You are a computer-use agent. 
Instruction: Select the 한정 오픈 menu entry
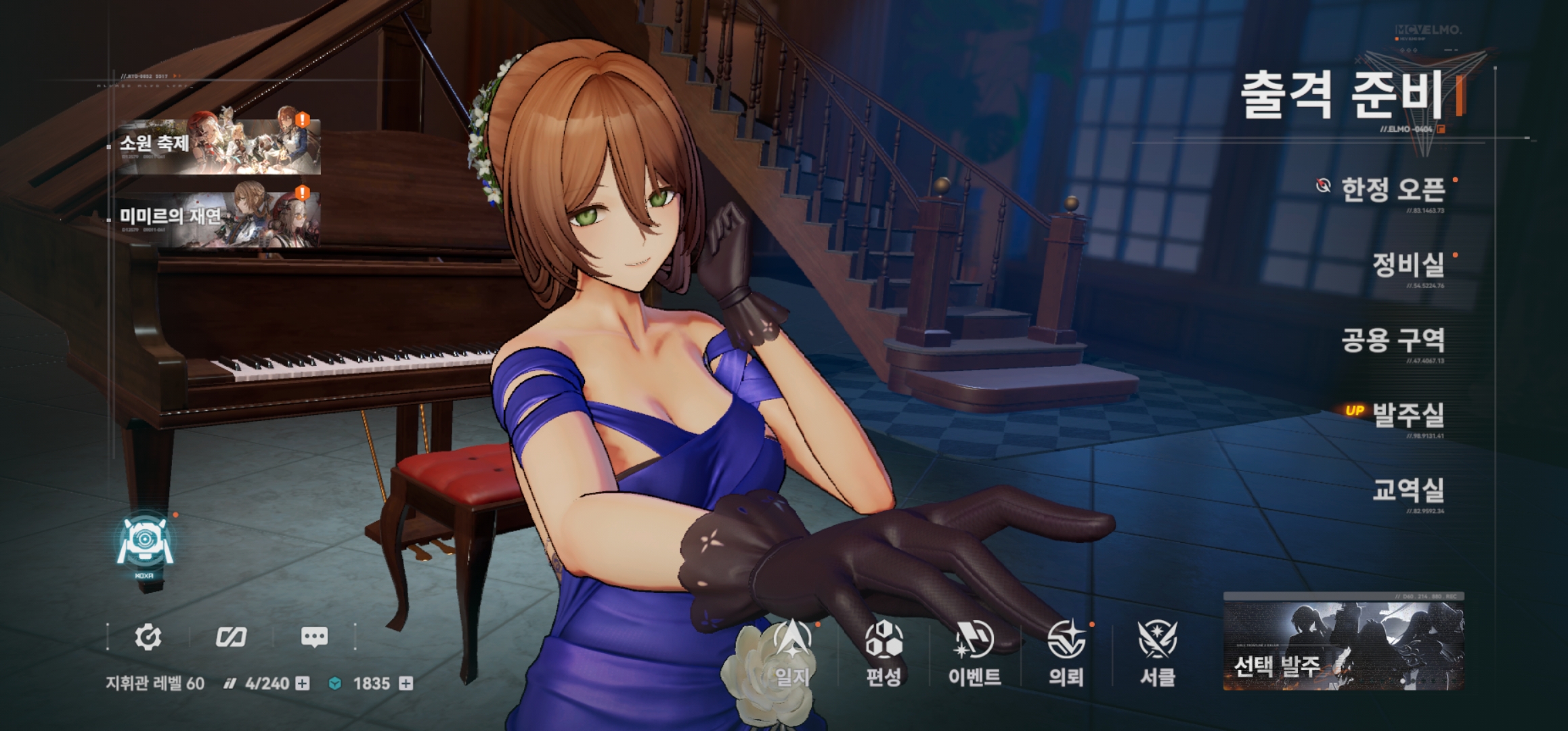1393,190
